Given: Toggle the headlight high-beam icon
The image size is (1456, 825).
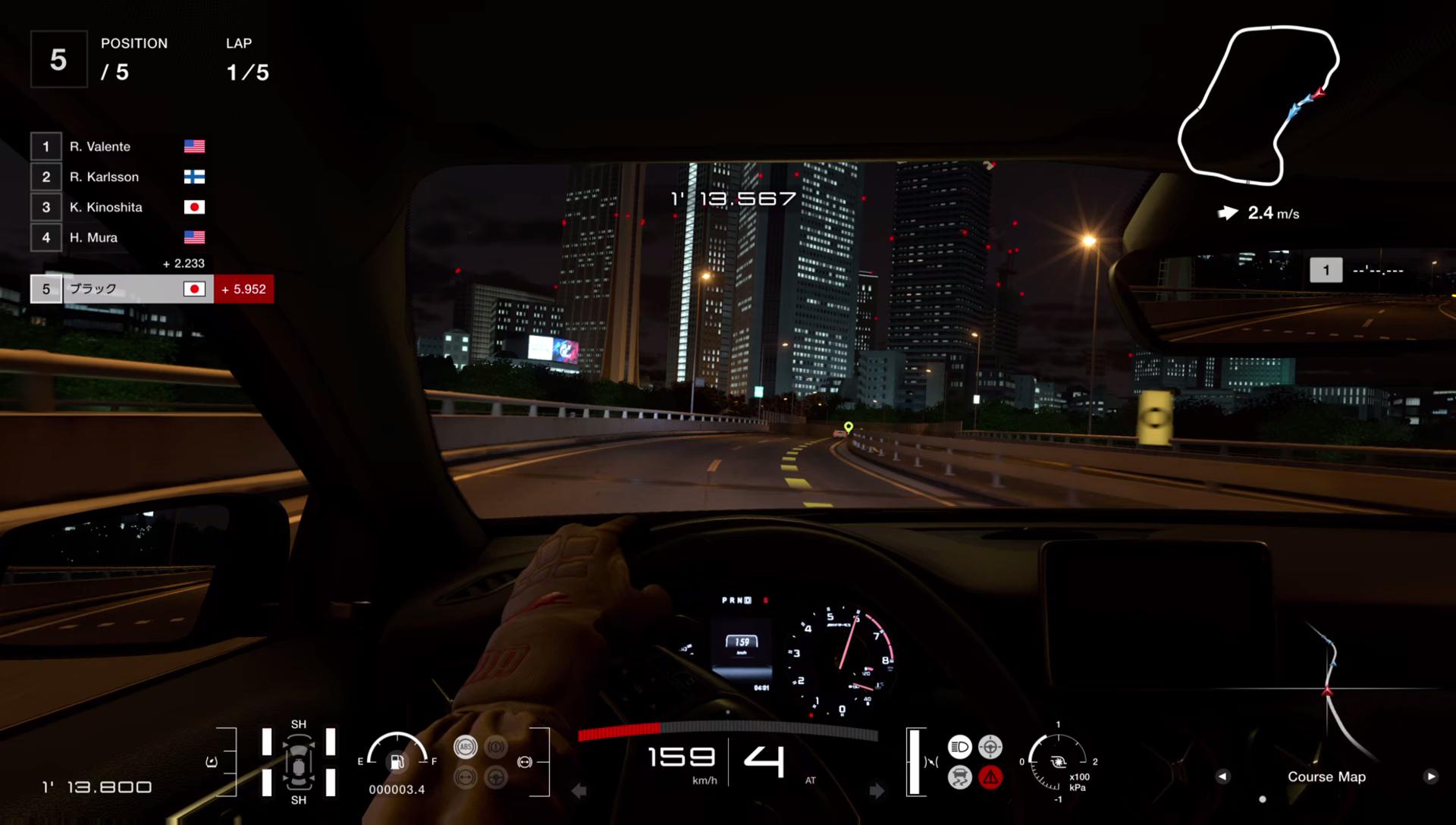Looking at the screenshot, I should 959,747.
